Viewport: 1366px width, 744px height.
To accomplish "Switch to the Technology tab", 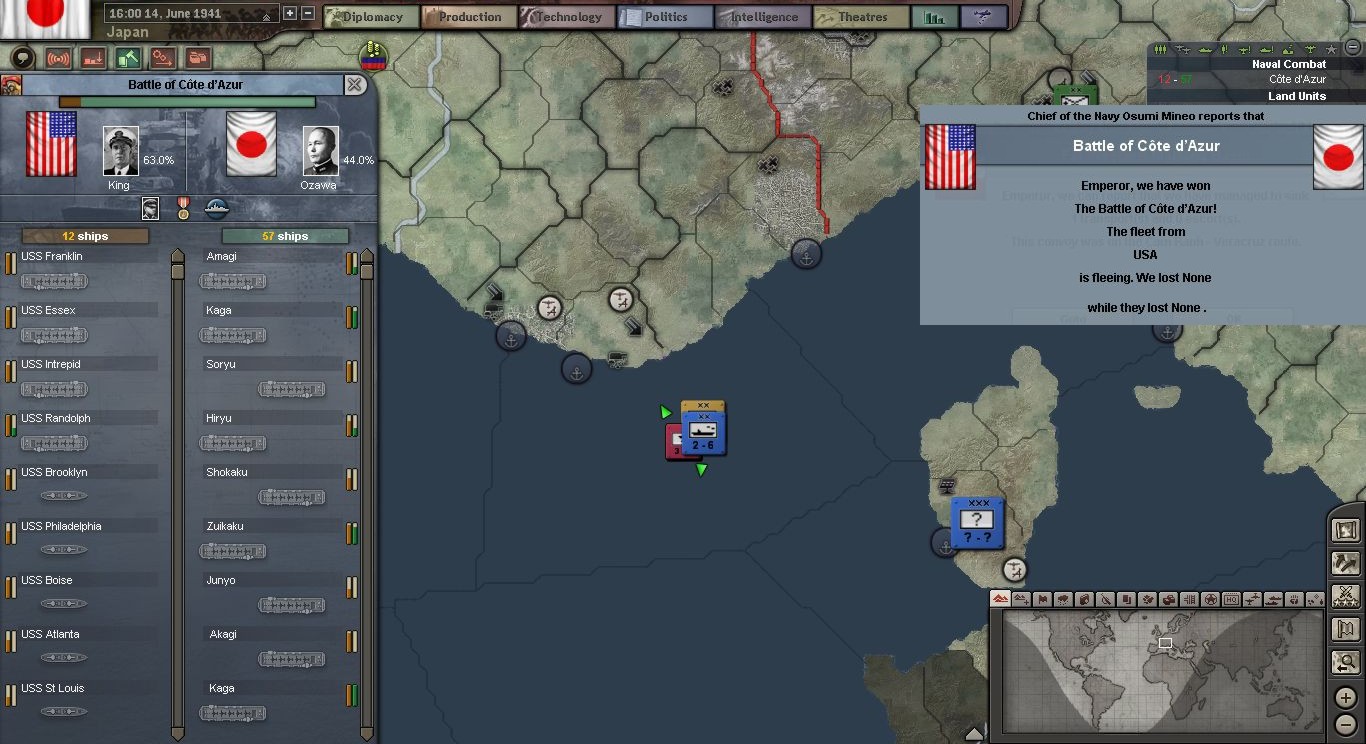I will [567, 17].
